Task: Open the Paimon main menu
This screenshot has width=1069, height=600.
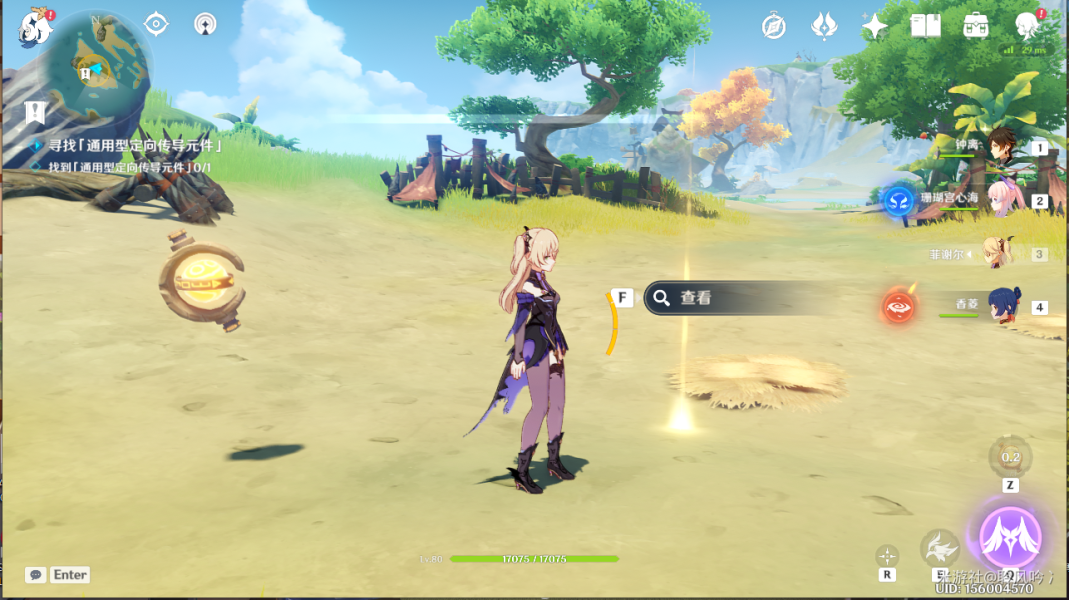Action: 35,27
